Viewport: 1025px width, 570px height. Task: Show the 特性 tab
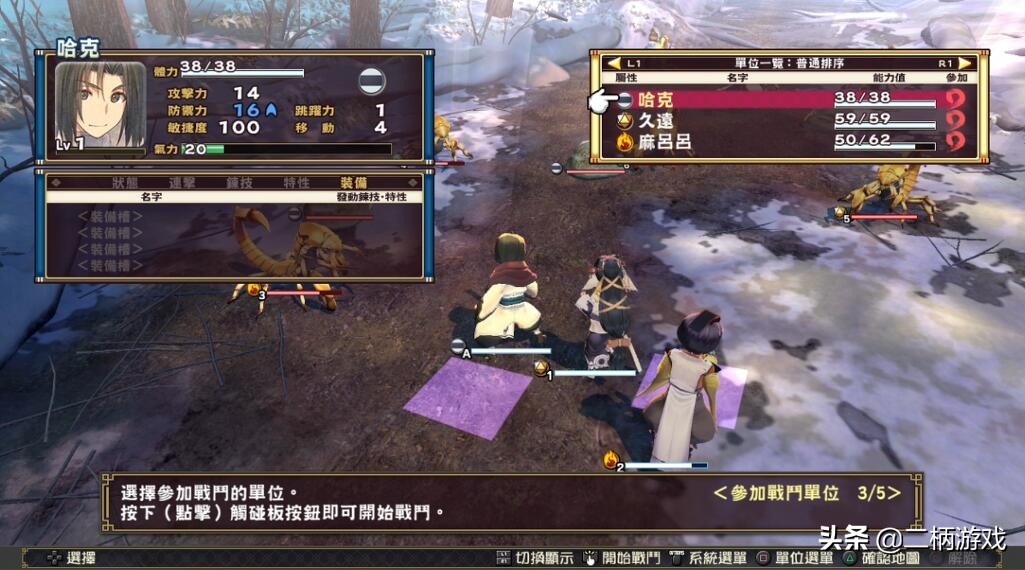pos(297,183)
